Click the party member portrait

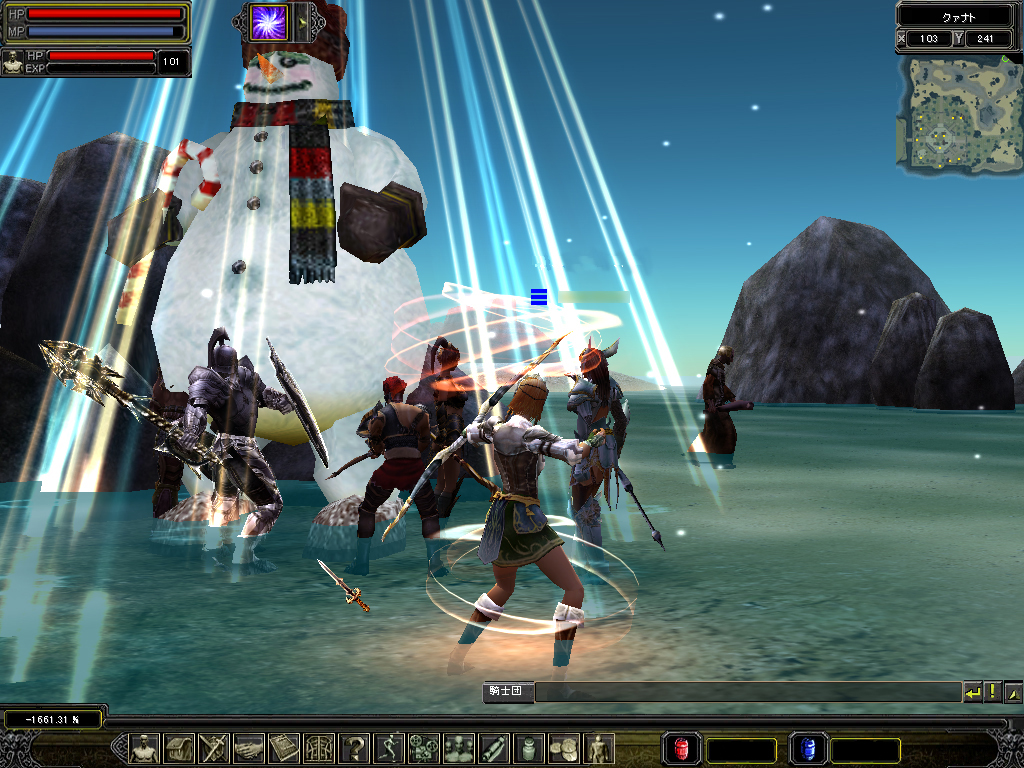coord(13,62)
